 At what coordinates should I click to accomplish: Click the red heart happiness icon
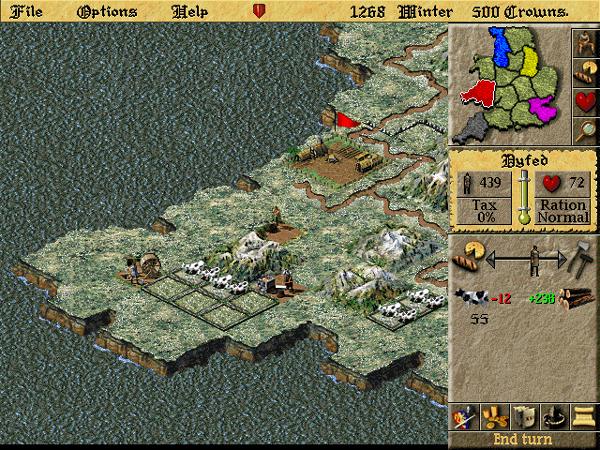point(584,102)
